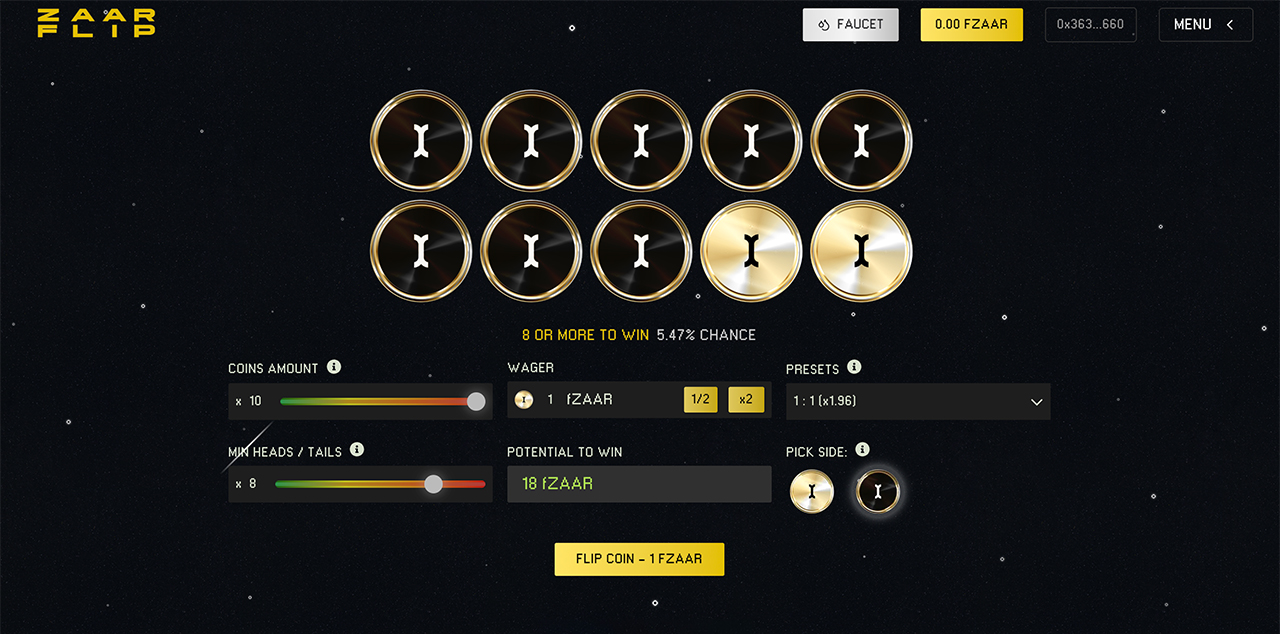Open the wallet address 0x363...660 button

(1090, 25)
